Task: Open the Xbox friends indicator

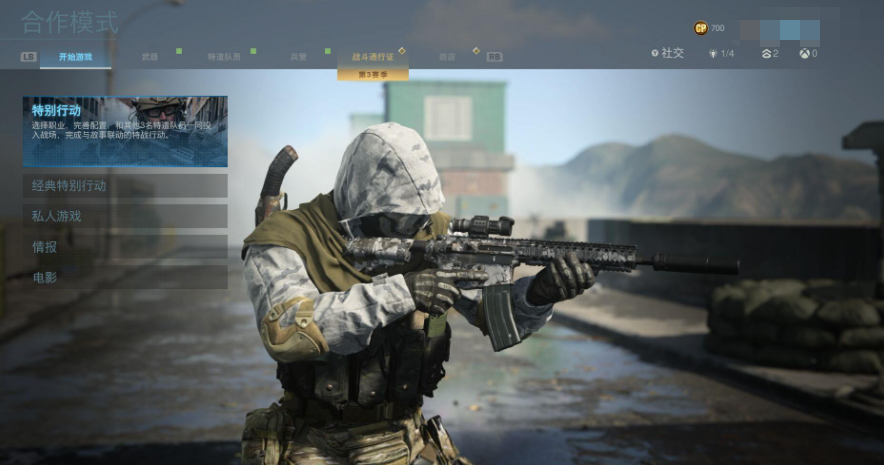Action: (x=807, y=53)
